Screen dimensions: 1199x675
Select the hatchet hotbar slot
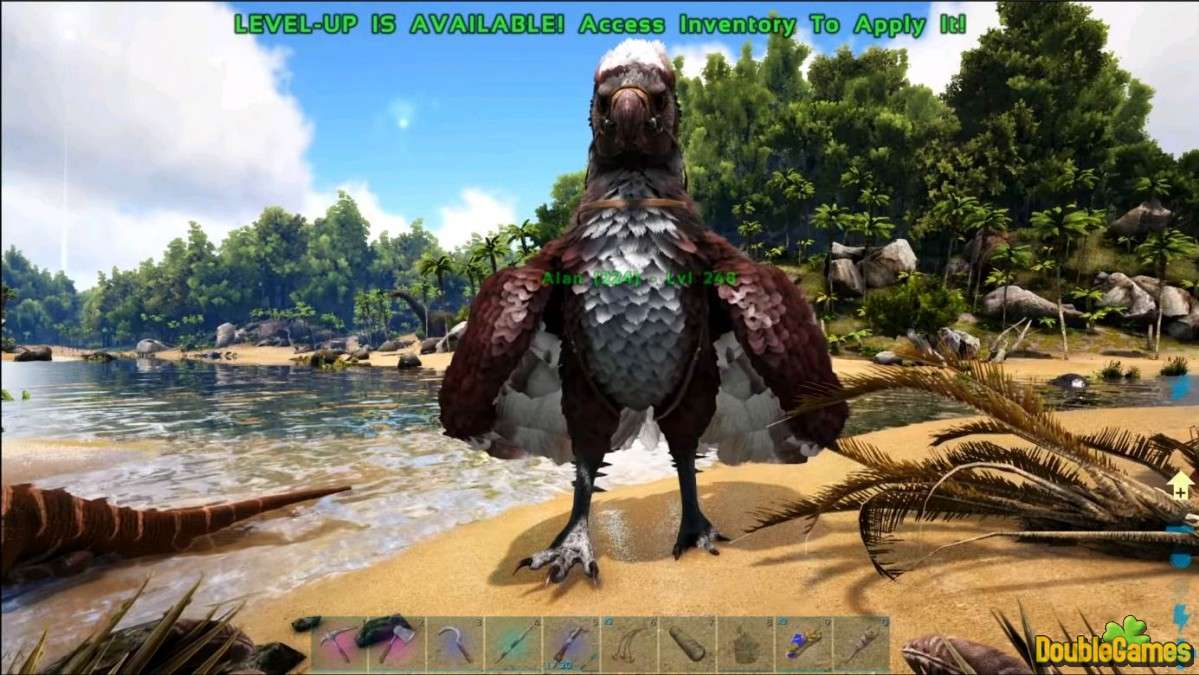397,643
